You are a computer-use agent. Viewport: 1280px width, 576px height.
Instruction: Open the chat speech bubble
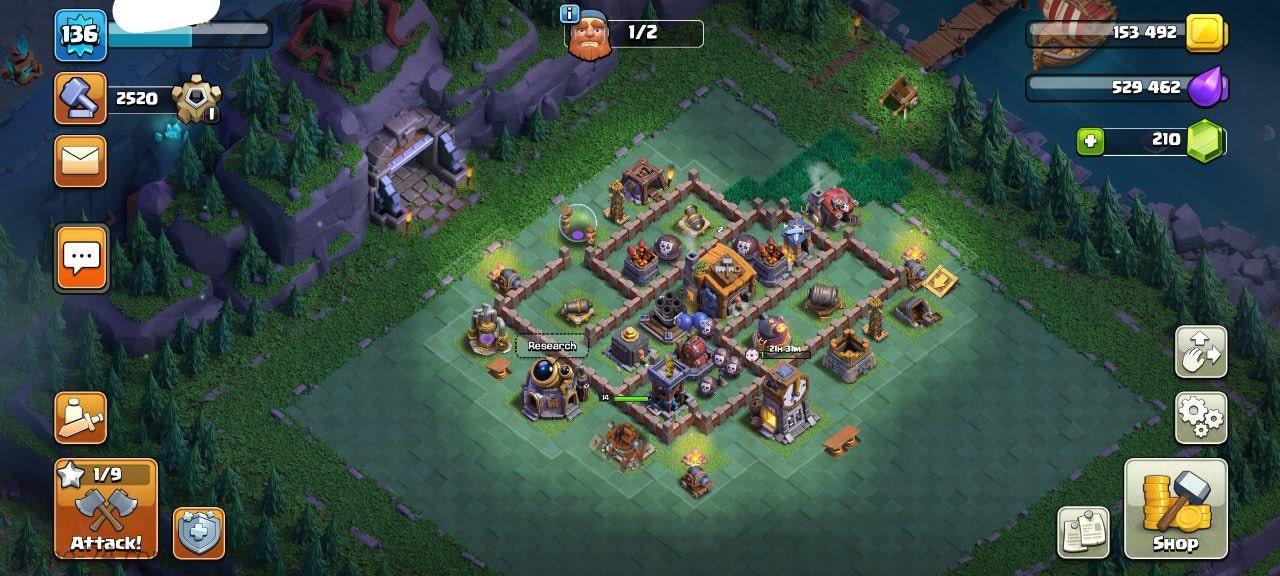pyautogui.click(x=80, y=258)
